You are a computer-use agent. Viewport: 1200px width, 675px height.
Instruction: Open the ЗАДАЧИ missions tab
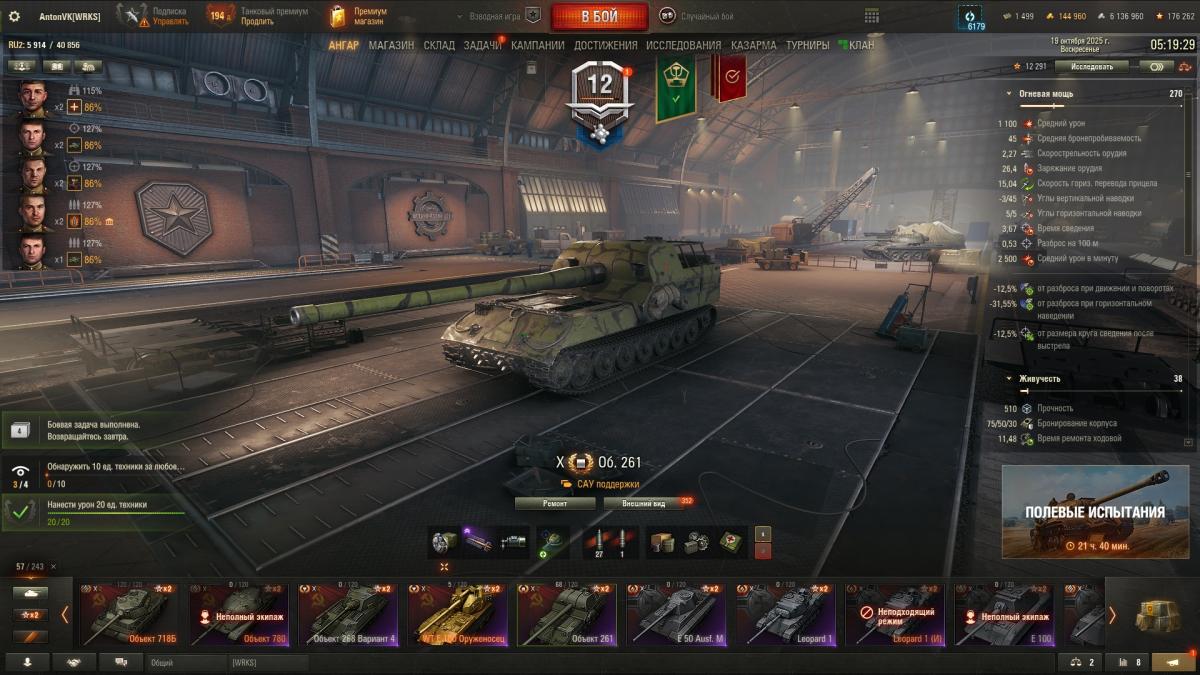point(482,45)
